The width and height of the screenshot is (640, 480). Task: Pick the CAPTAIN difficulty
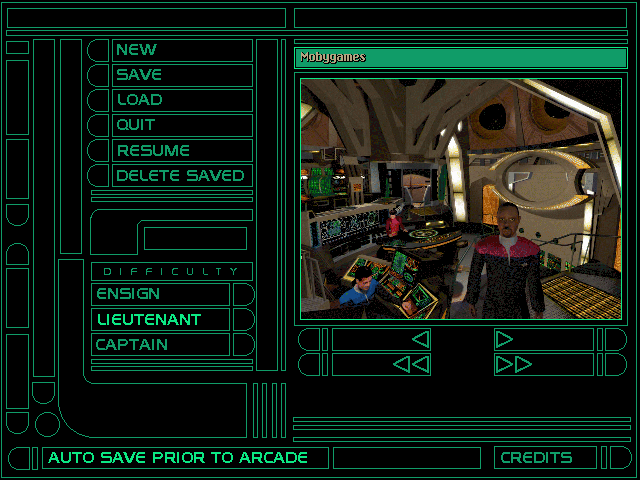pos(160,345)
